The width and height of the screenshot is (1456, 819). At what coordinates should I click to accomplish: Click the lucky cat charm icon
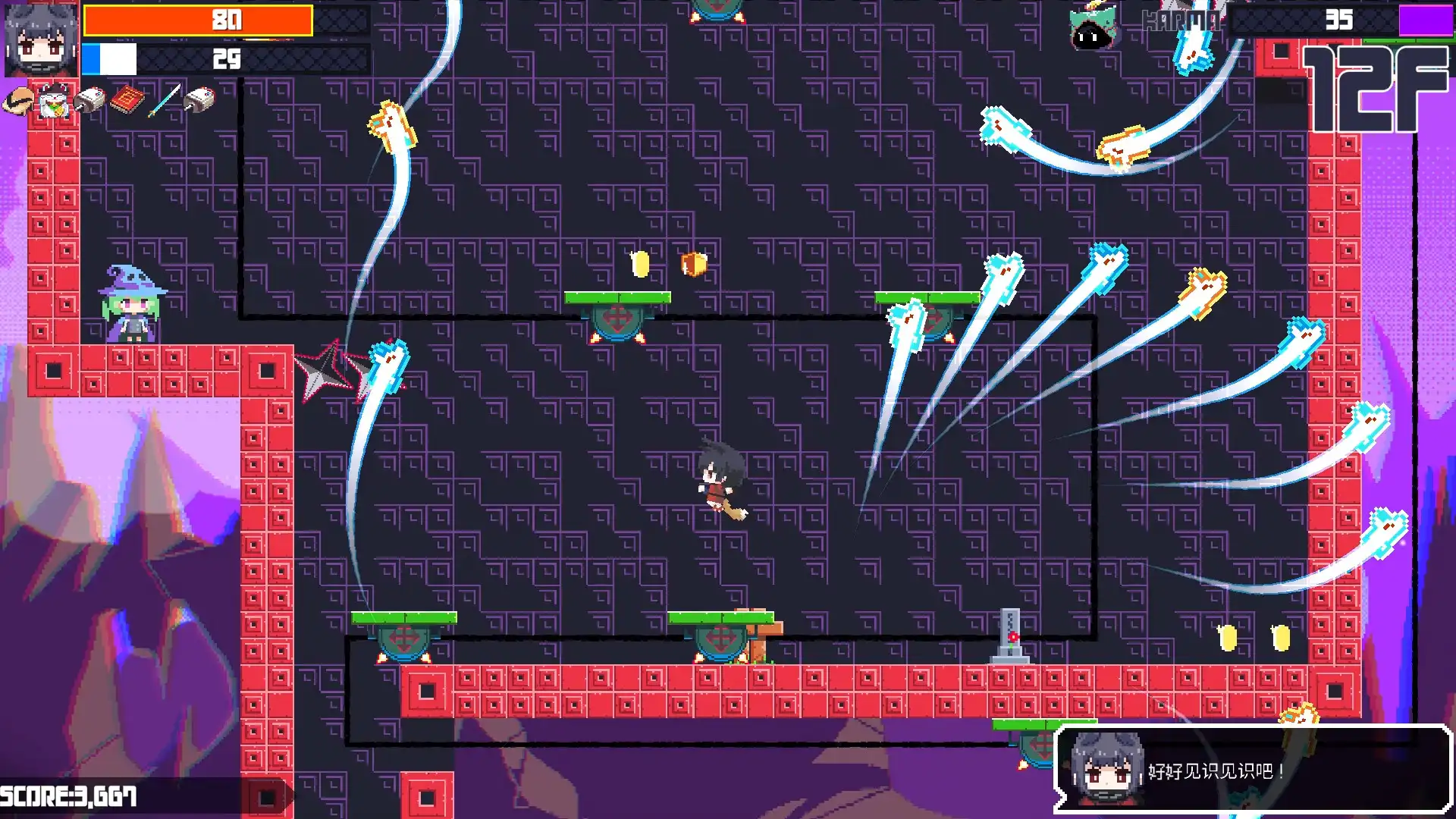[x=53, y=100]
